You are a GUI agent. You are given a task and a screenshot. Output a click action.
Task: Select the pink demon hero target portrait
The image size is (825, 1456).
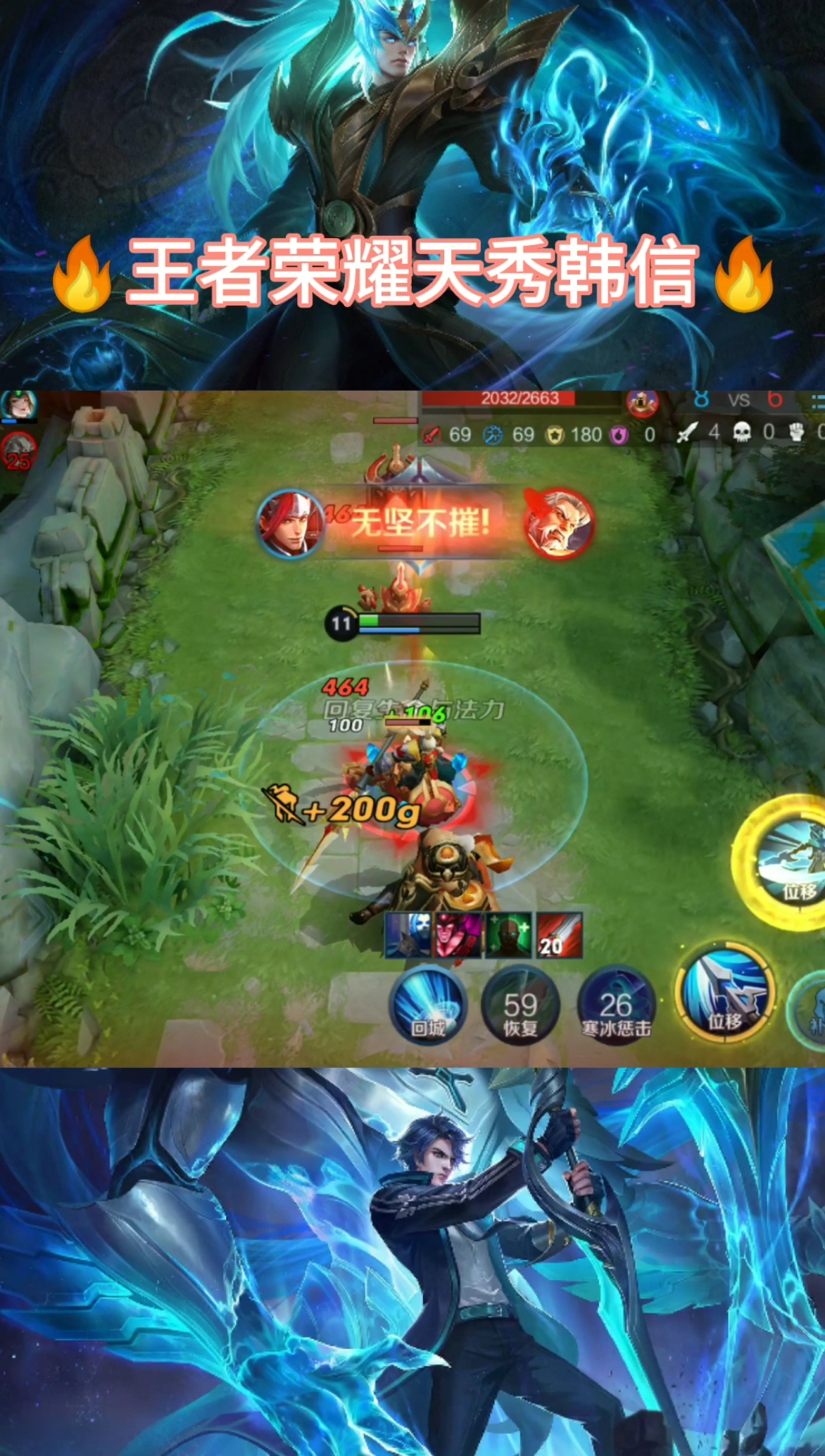[459, 935]
